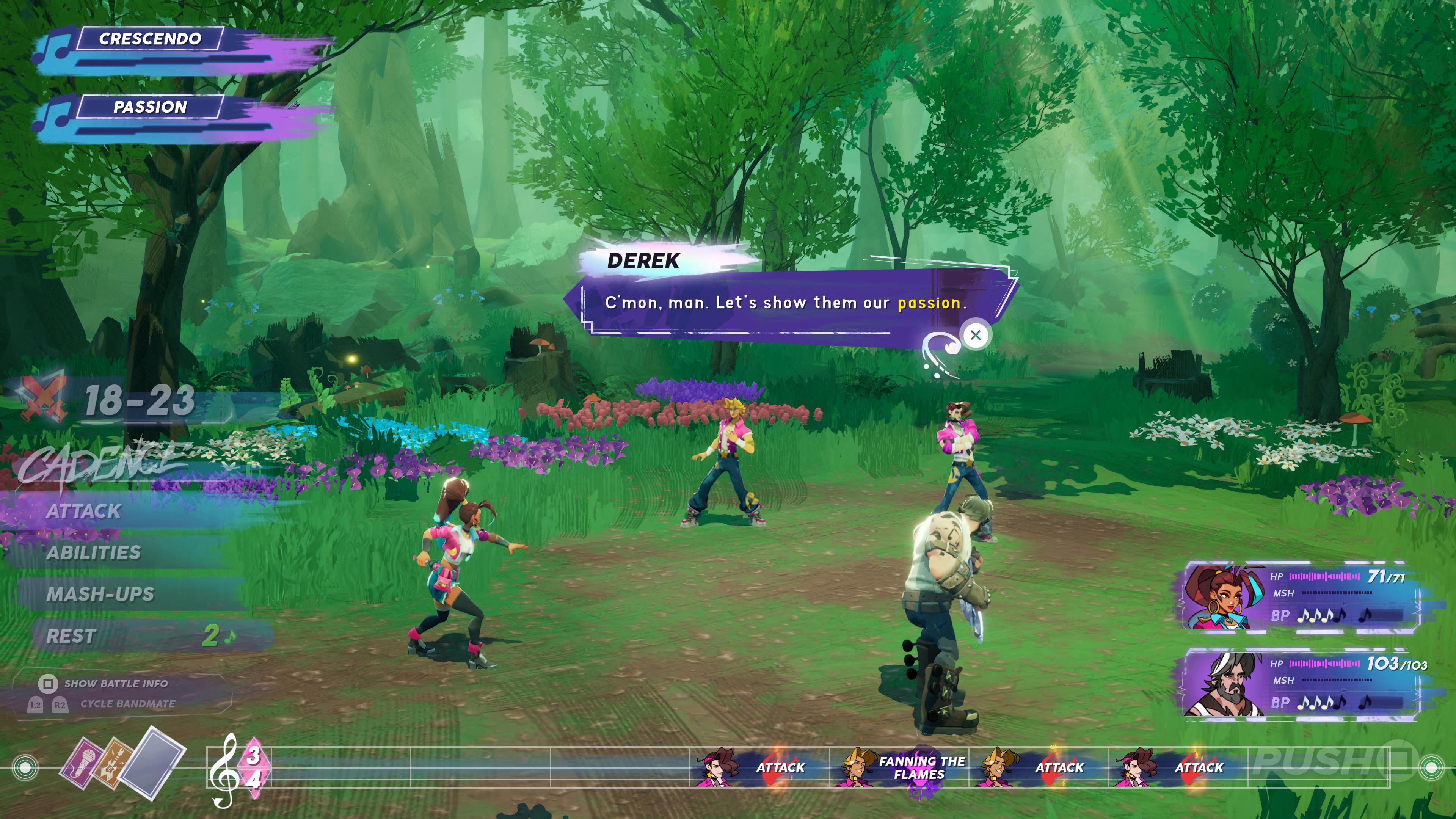This screenshot has width=1456, height=819.
Task: Open the Abilities menu
Action: point(93,553)
